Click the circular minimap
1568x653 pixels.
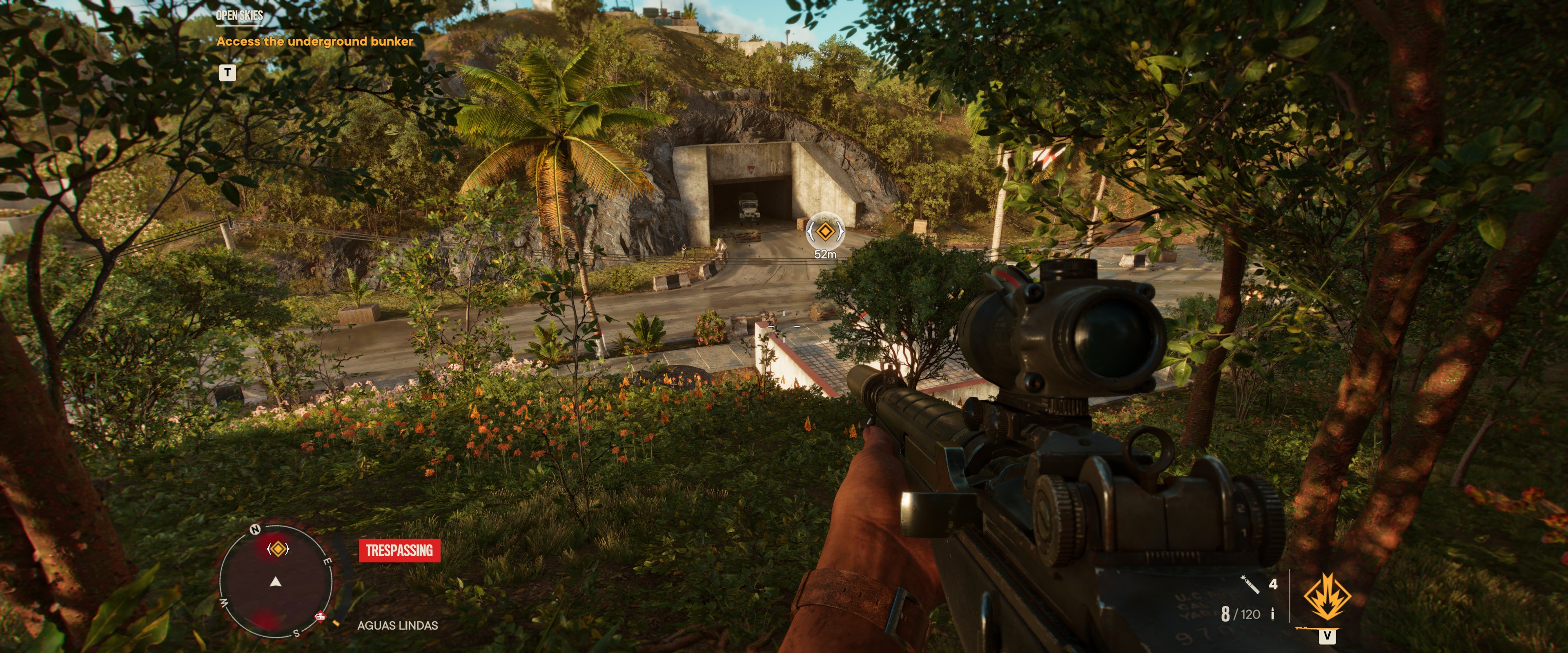(276, 582)
